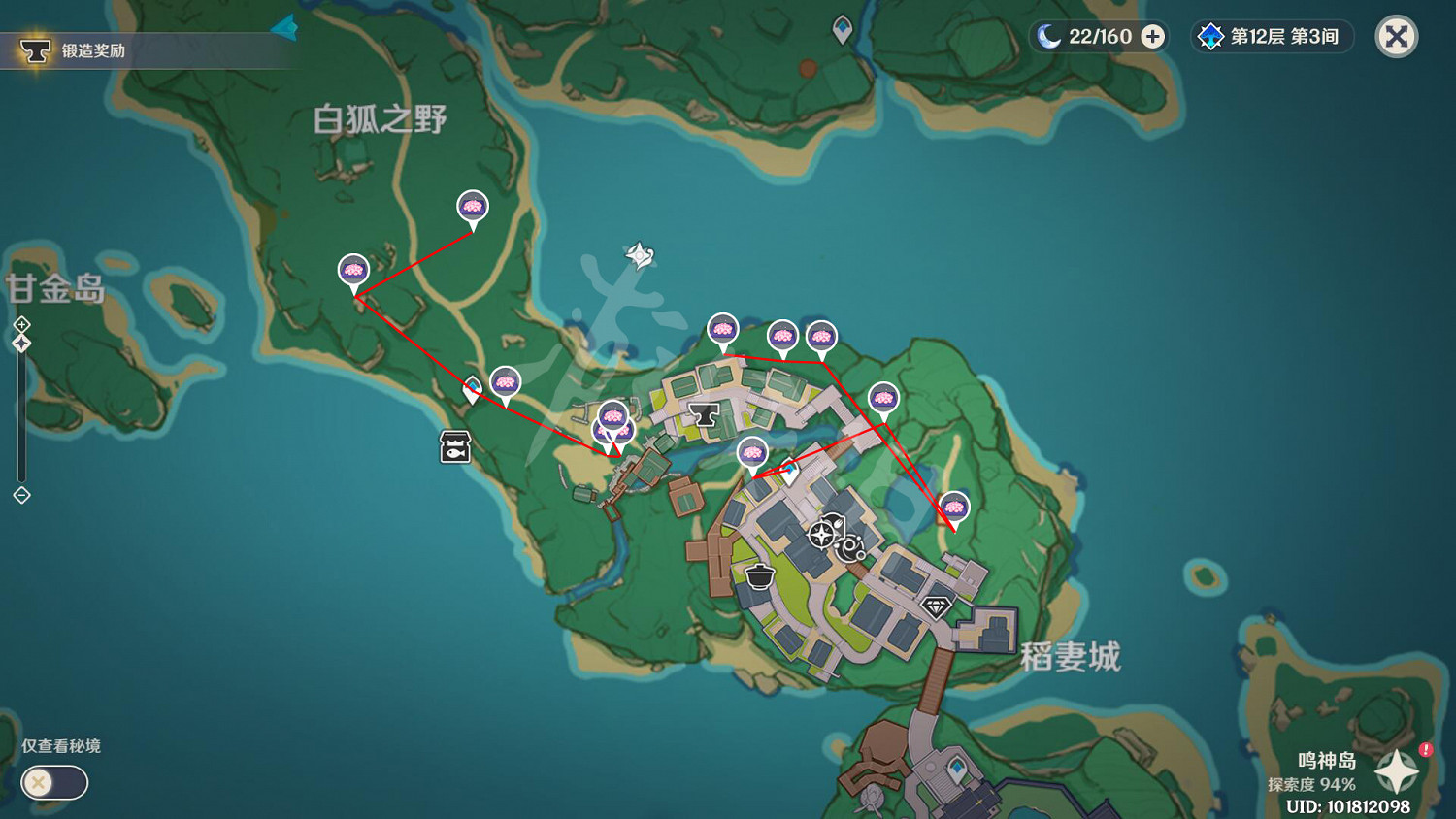Click the alchemy crafting swirl marker

849,546
